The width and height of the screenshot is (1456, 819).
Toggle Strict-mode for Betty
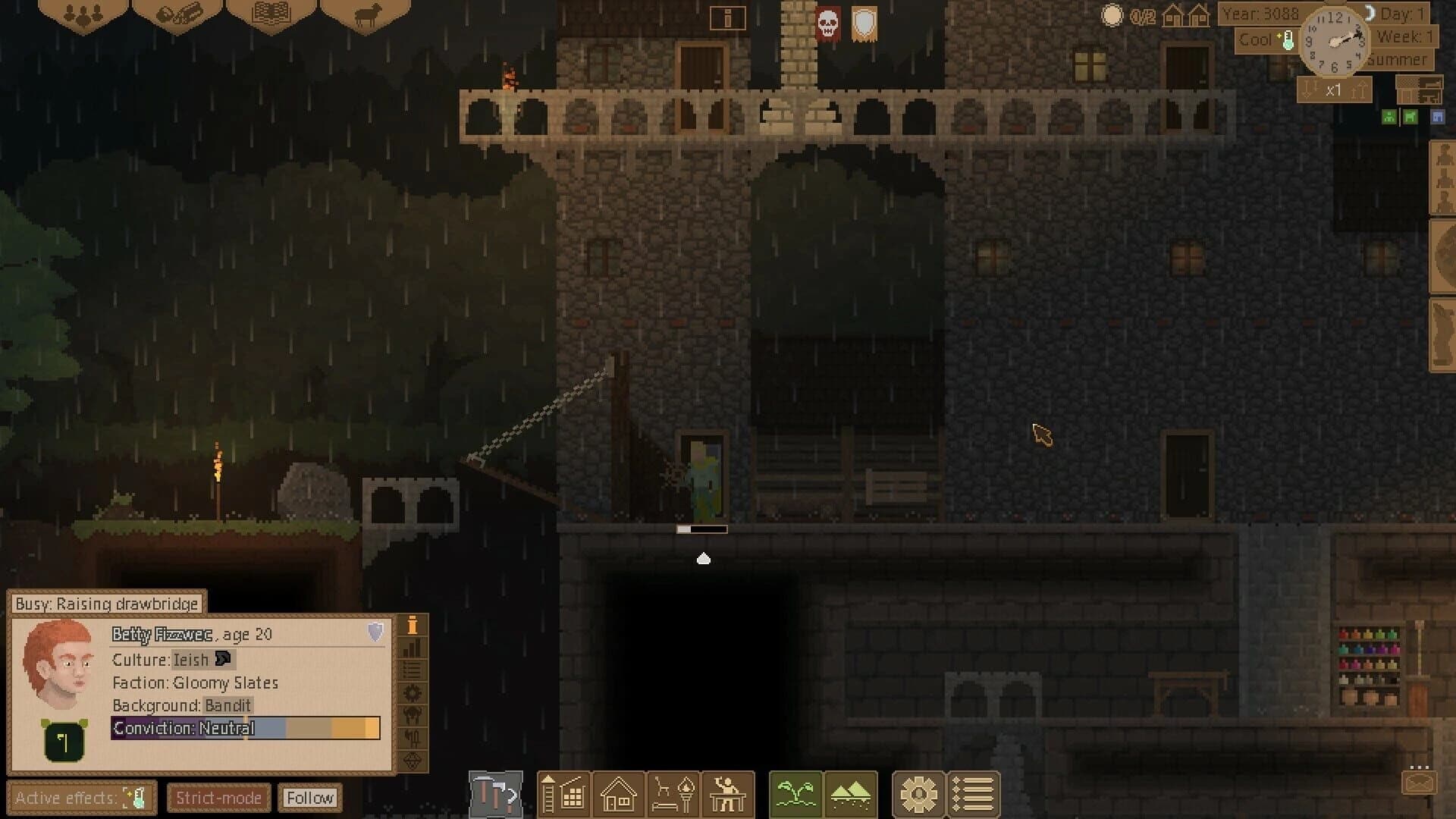218,797
